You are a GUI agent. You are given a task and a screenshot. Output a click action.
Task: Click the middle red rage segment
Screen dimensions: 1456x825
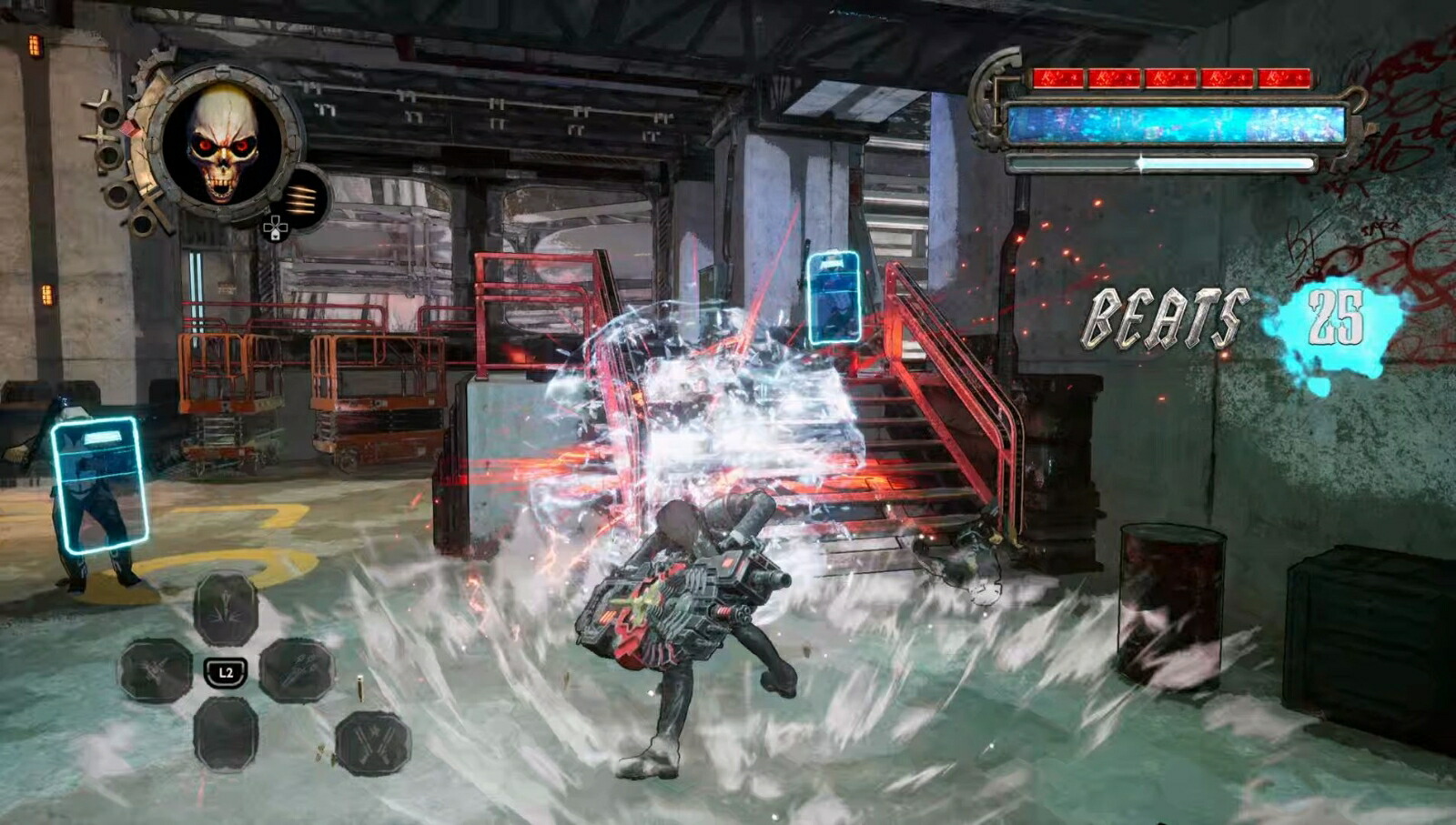[1173, 79]
